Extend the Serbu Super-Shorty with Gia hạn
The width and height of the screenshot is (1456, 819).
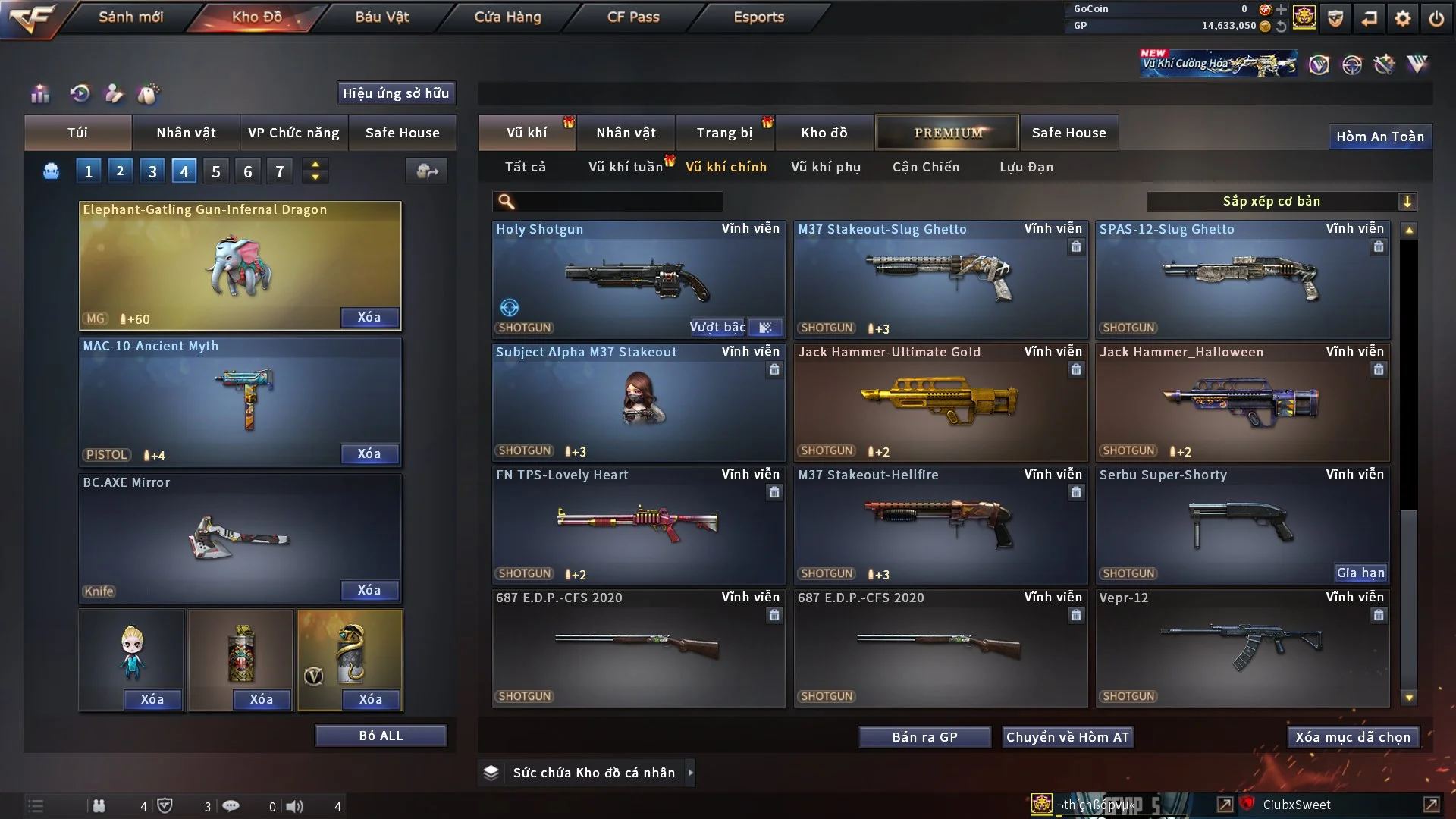point(1360,573)
